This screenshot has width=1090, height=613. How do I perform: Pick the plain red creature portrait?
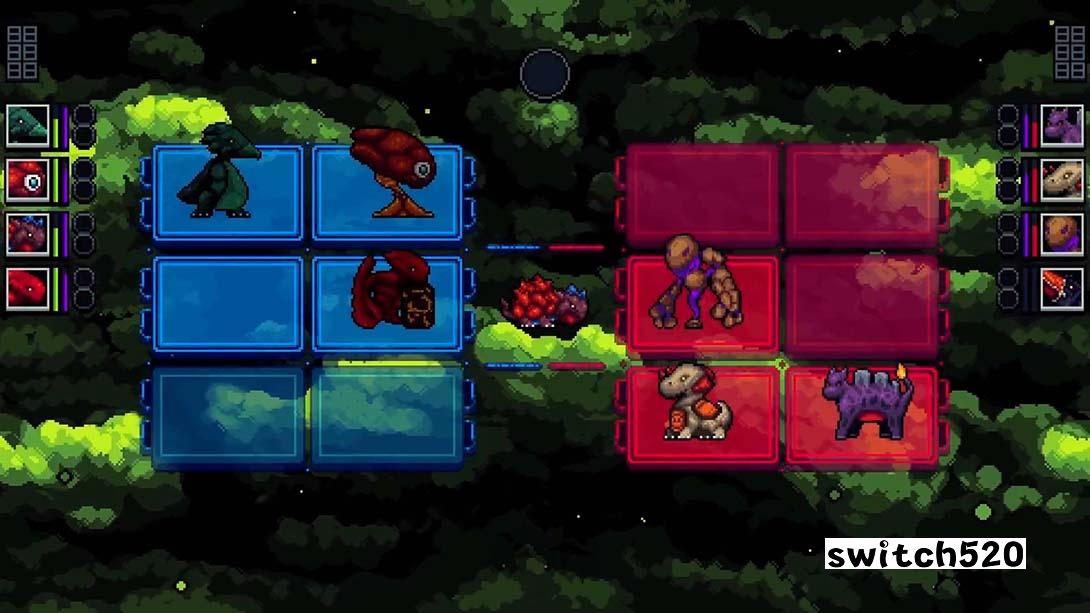[27, 288]
